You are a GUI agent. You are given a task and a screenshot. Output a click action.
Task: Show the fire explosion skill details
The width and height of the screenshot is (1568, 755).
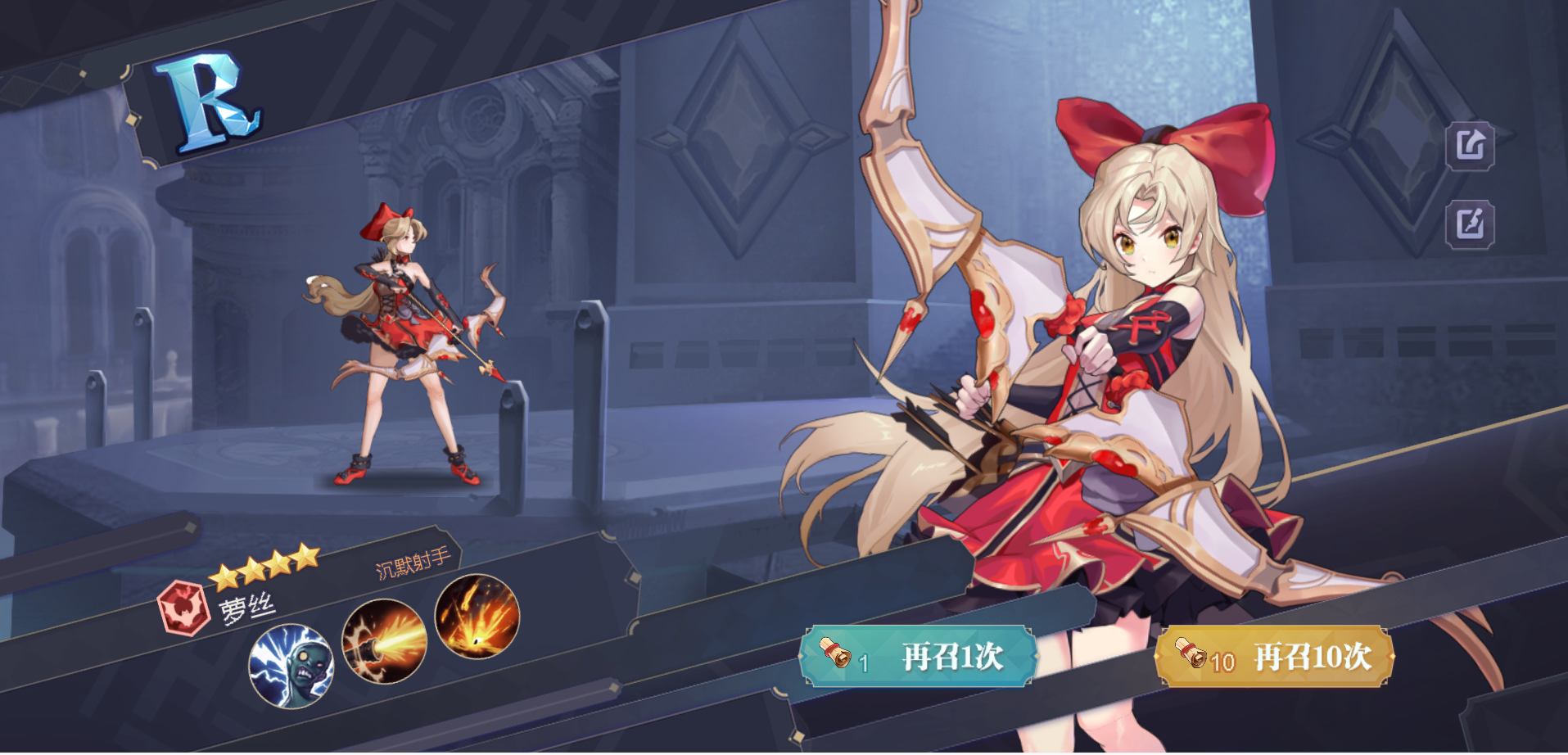tap(477, 616)
